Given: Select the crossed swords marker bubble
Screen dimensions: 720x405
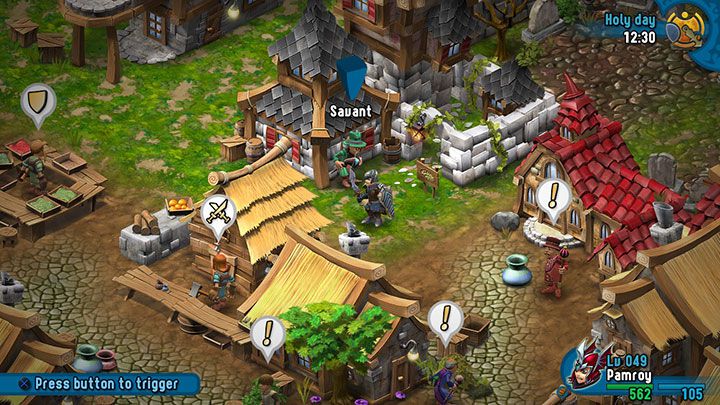Looking at the screenshot, I should tap(219, 213).
